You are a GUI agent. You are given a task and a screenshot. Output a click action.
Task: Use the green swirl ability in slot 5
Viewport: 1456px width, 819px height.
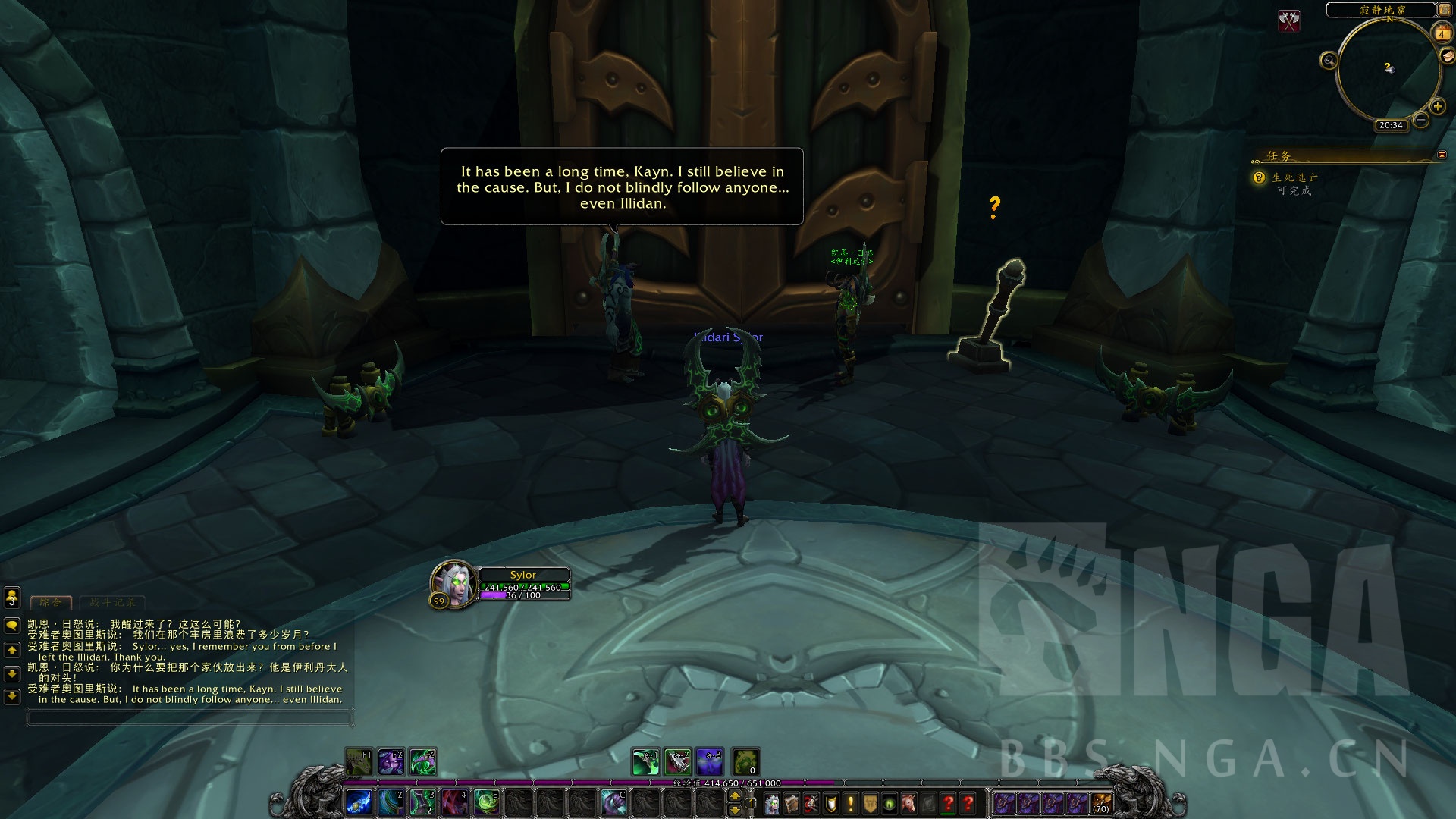[486, 802]
